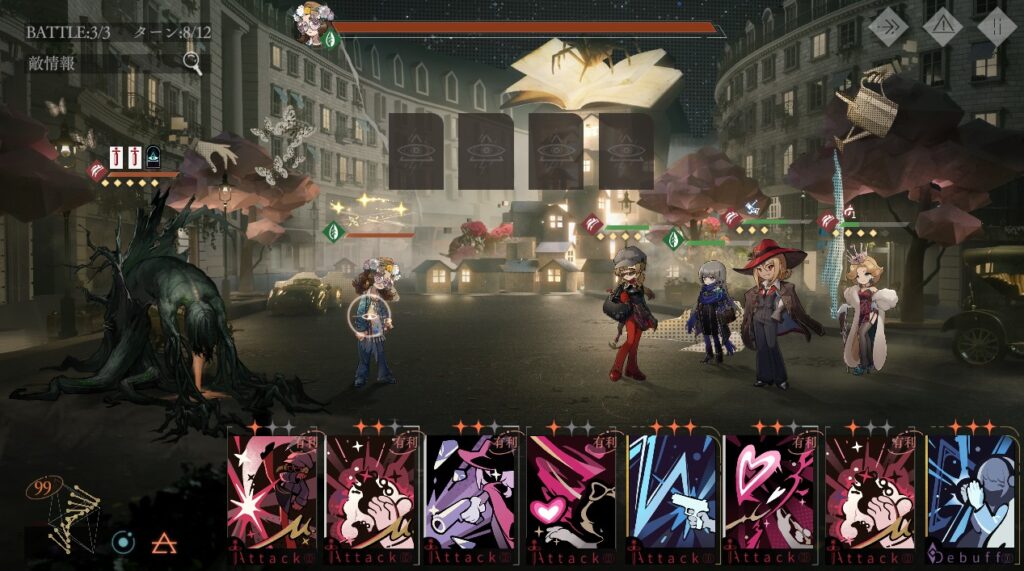
Task: Open the two-bars diamond menu button
Action: click(x=996, y=27)
